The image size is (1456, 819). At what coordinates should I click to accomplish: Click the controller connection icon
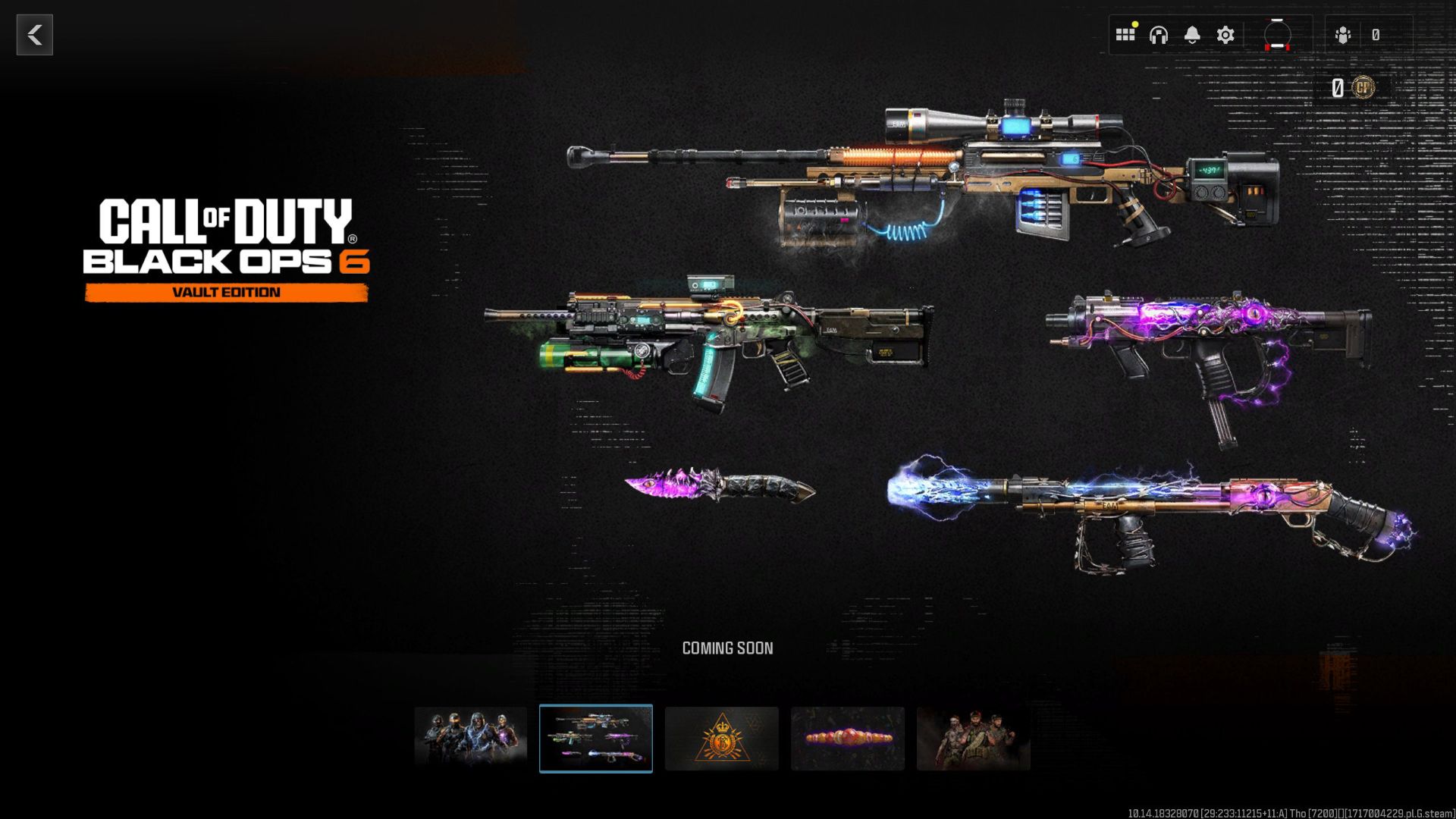pos(1277,34)
